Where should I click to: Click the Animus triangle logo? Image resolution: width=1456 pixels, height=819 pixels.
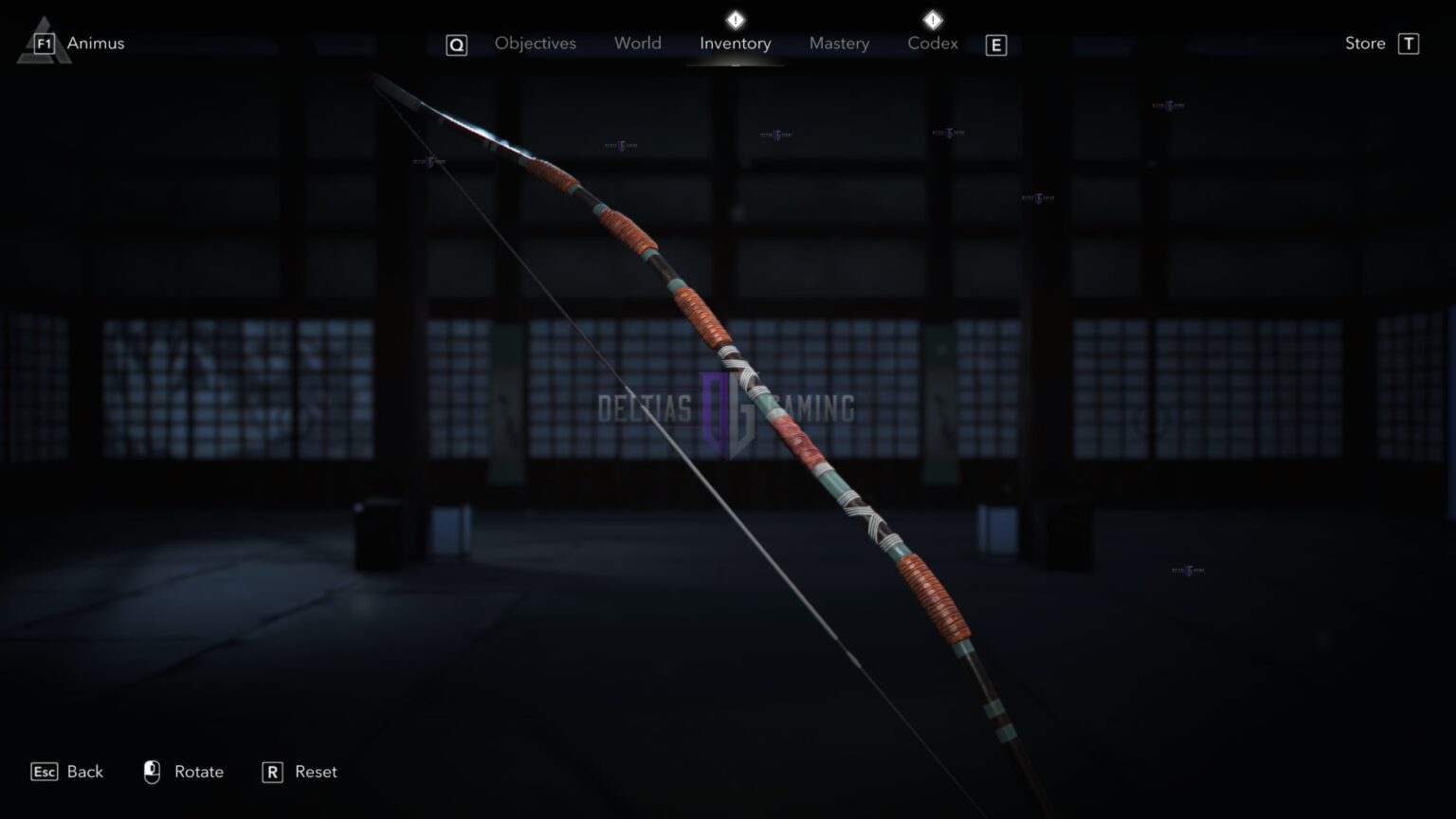click(x=45, y=42)
